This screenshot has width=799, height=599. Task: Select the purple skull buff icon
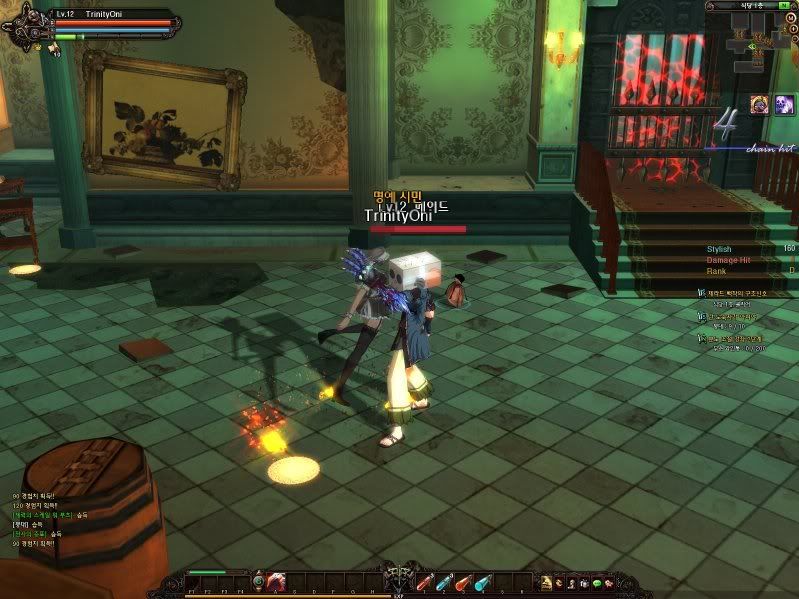tap(760, 105)
